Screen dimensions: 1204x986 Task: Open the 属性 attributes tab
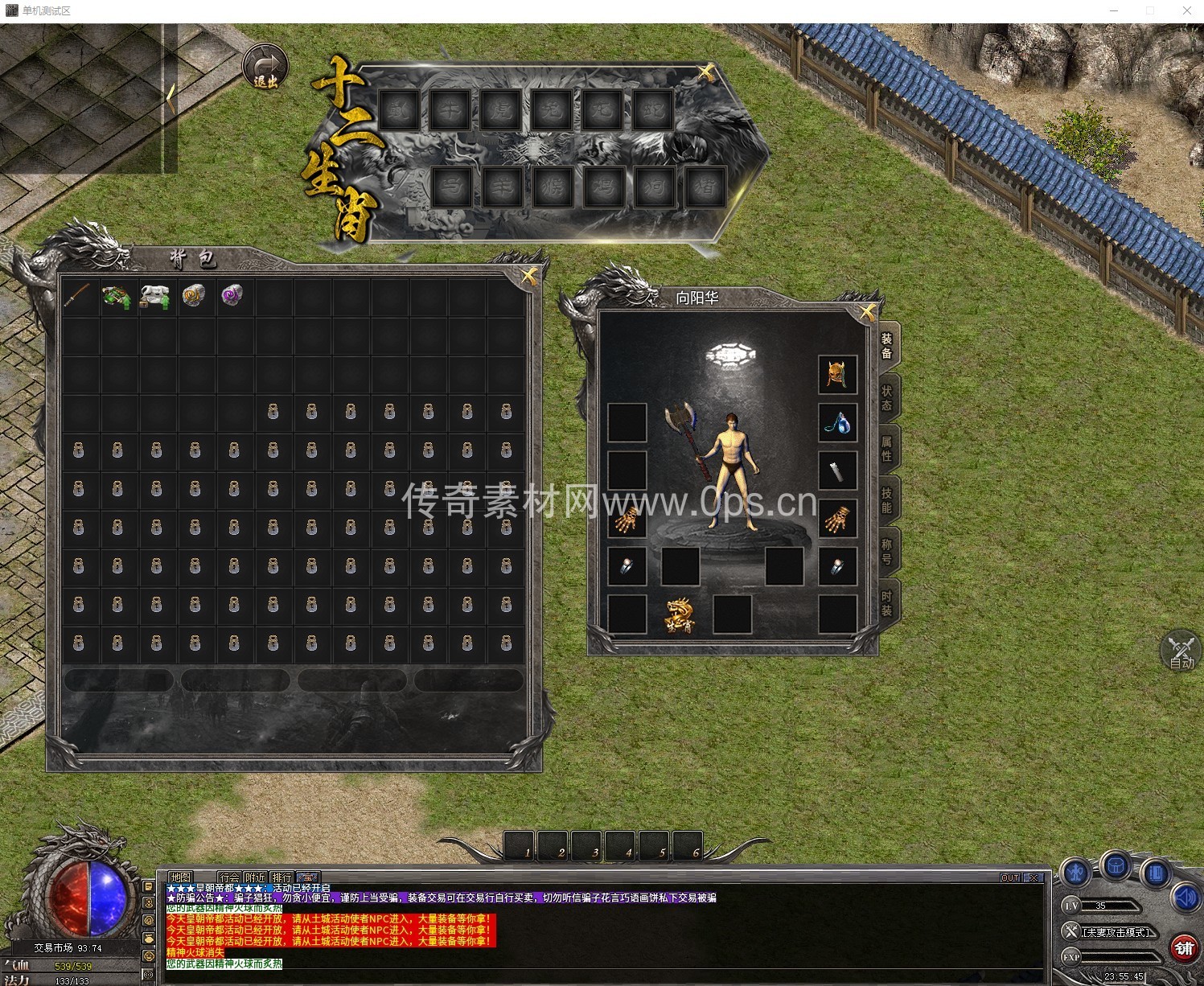coord(886,448)
